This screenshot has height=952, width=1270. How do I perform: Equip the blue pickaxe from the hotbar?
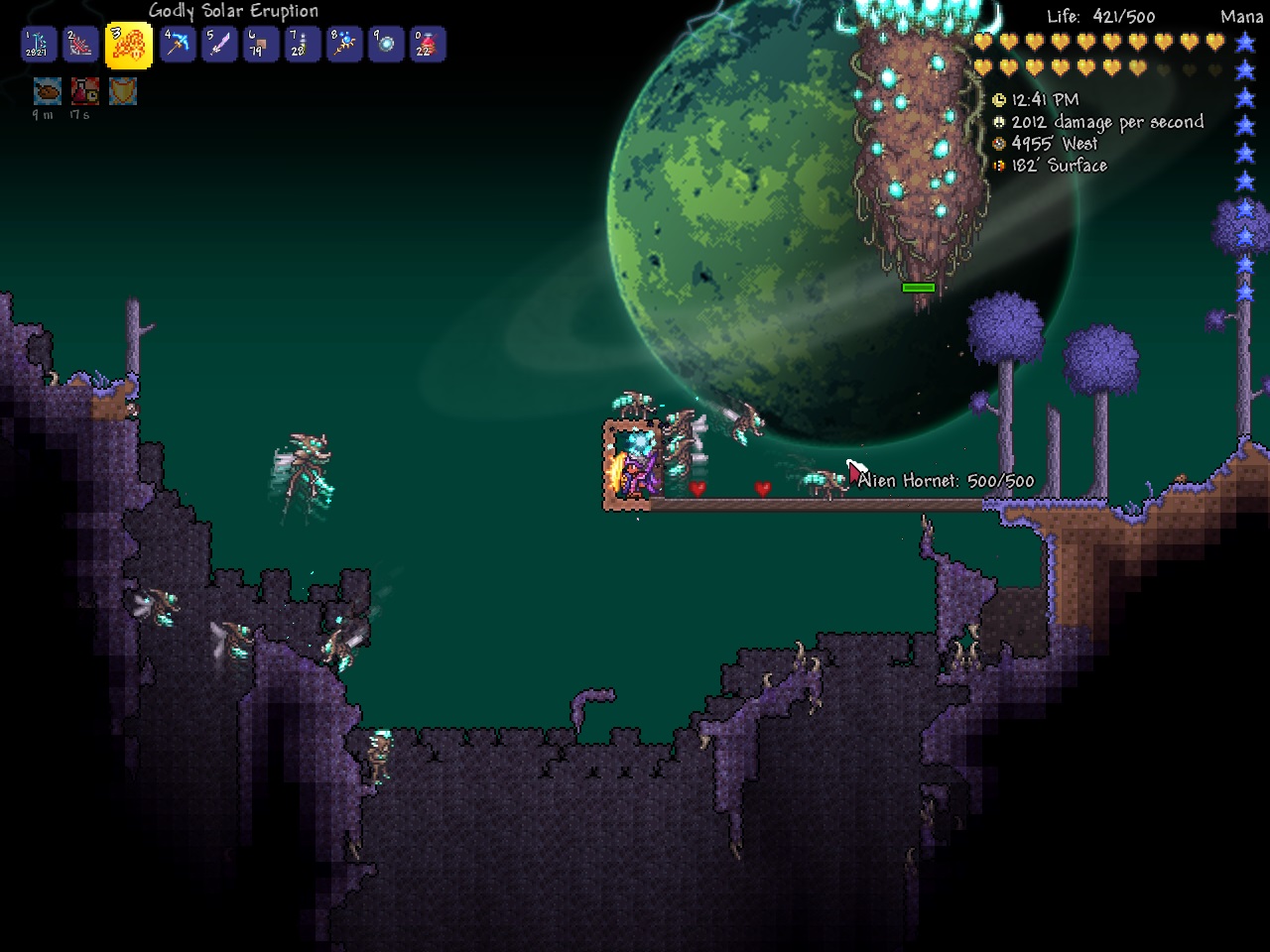point(178,45)
